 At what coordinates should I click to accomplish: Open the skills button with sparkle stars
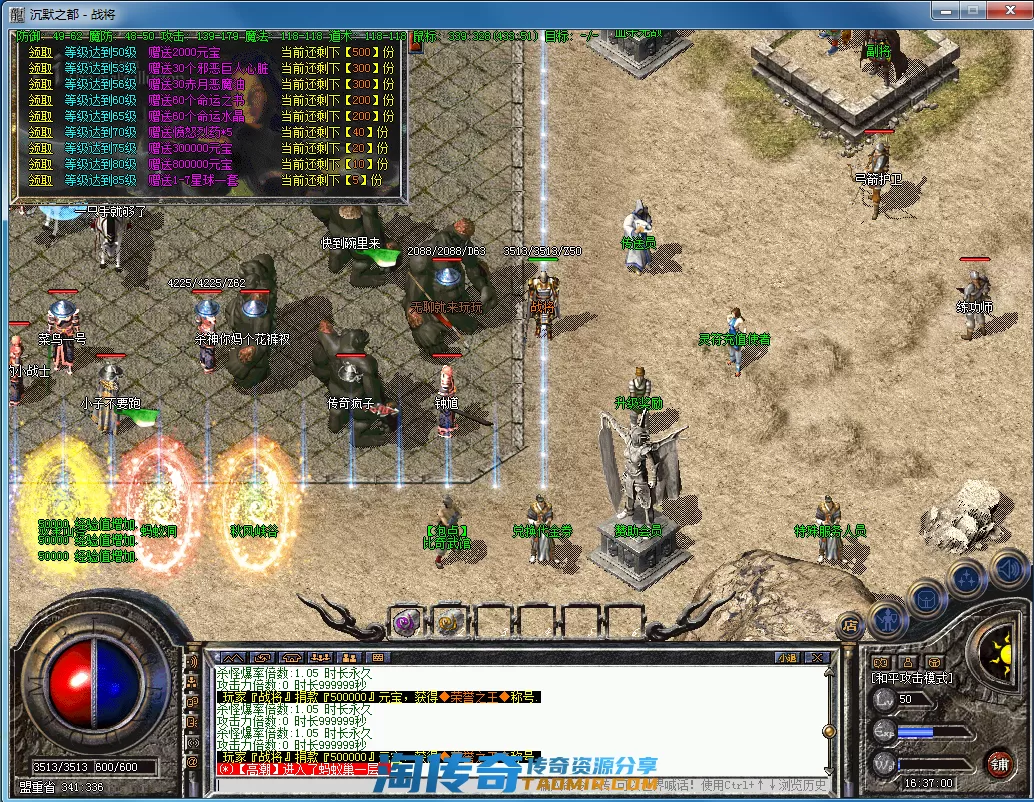967,578
